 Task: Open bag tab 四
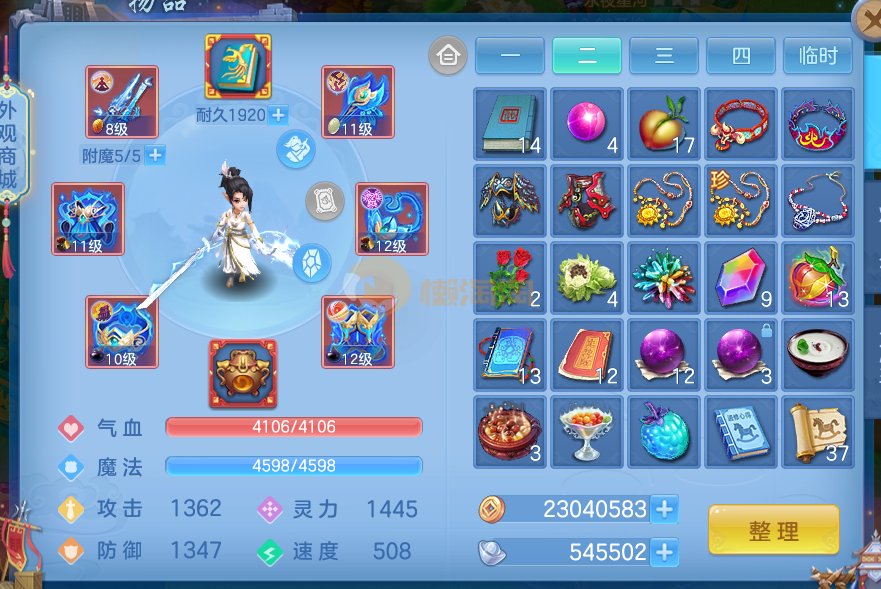coord(741,56)
